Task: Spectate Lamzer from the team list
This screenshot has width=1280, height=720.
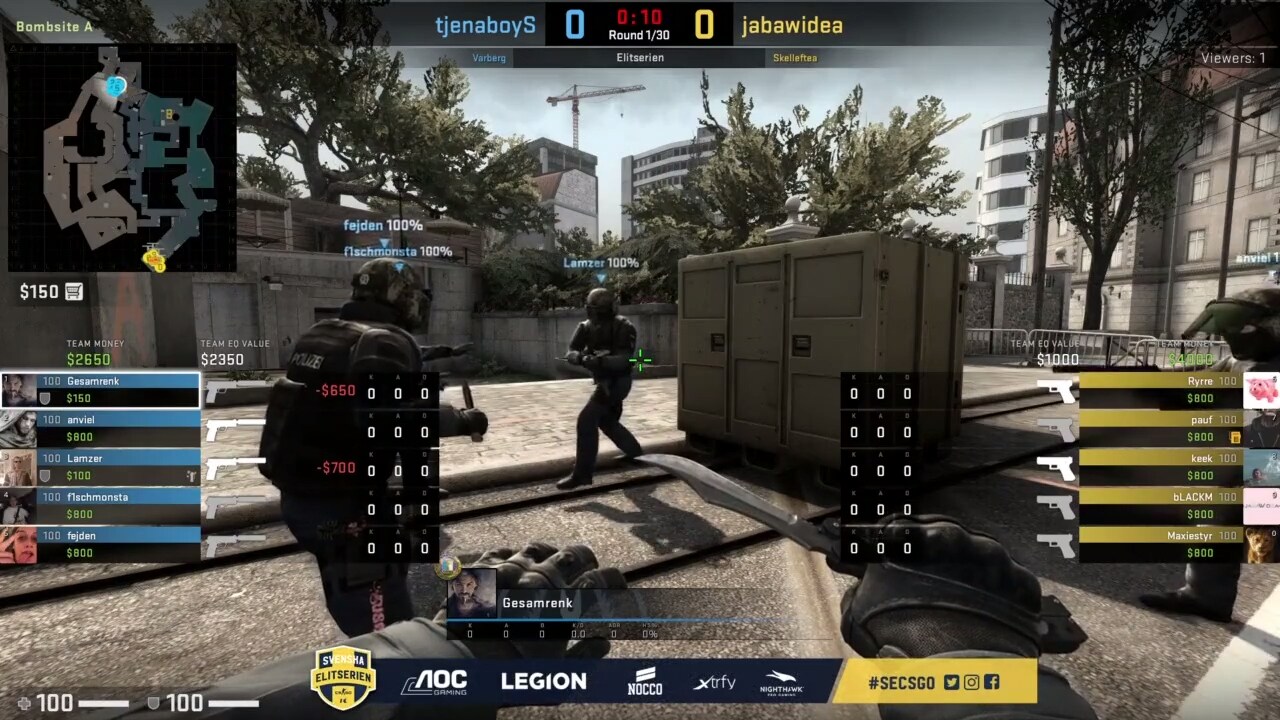Action: pyautogui.click(x=100, y=466)
